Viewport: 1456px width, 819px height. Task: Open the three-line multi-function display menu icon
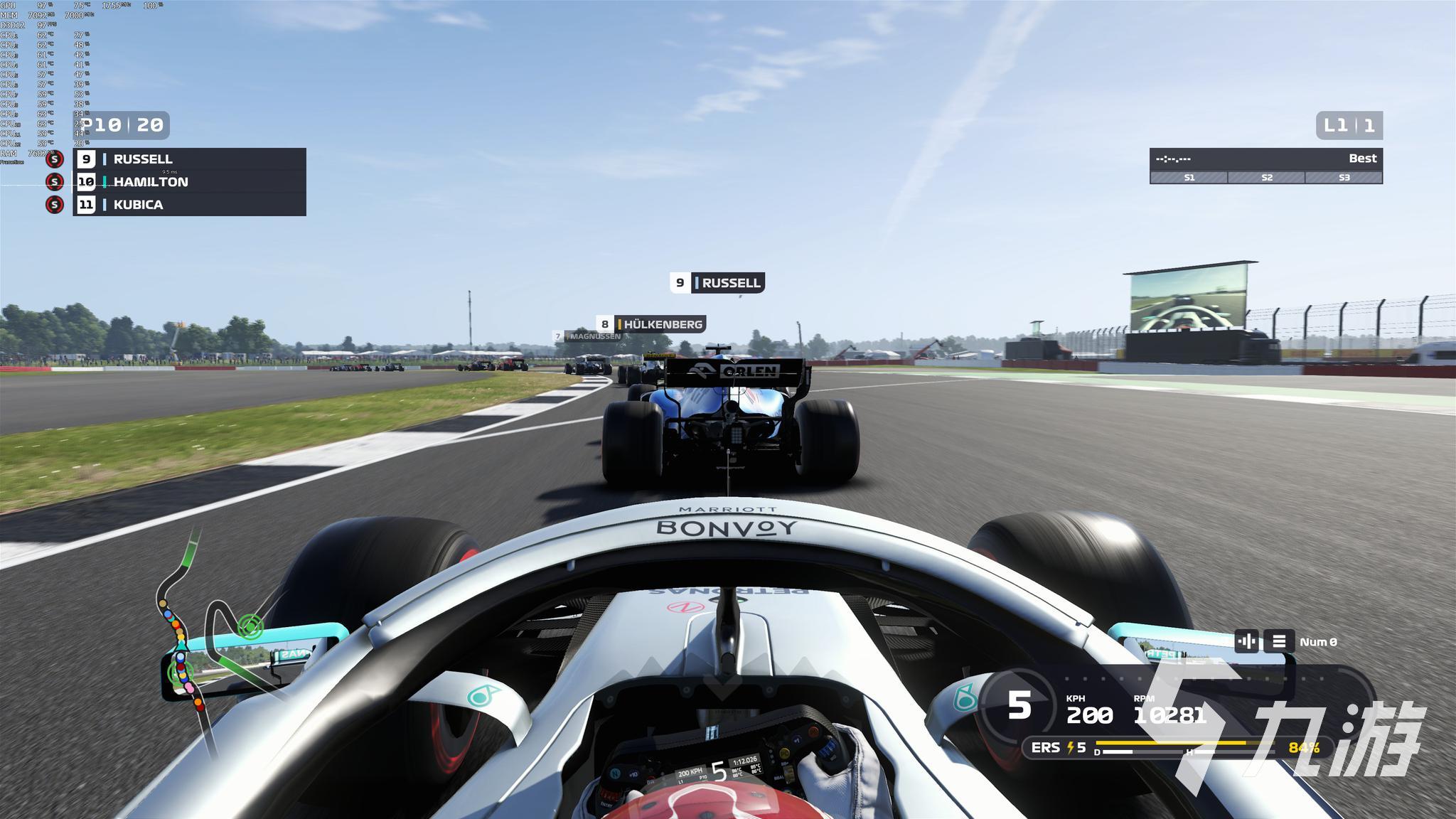(x=1278, y=641)
